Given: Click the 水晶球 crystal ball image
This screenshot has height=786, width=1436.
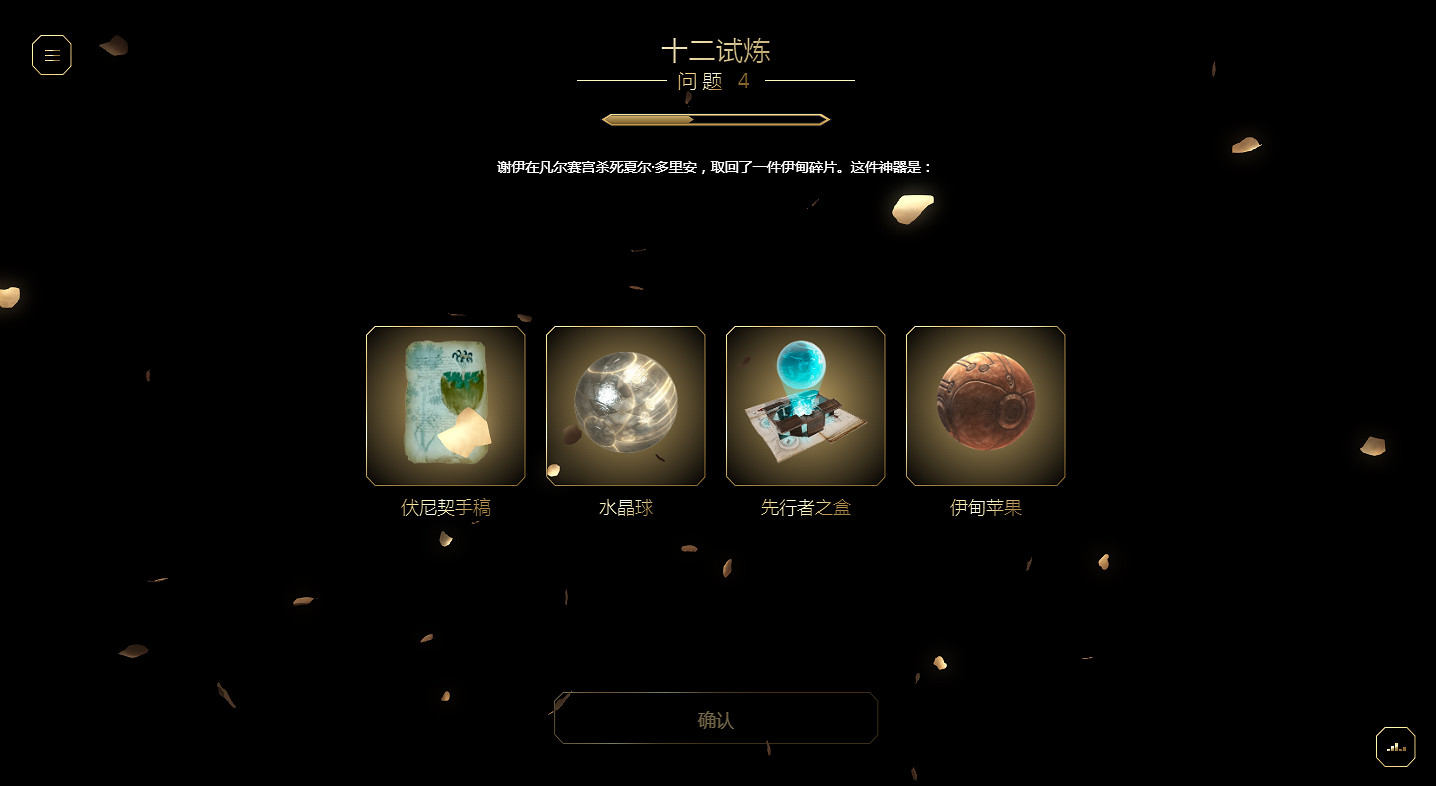Looking at the screenshot, I should (625, 406).
